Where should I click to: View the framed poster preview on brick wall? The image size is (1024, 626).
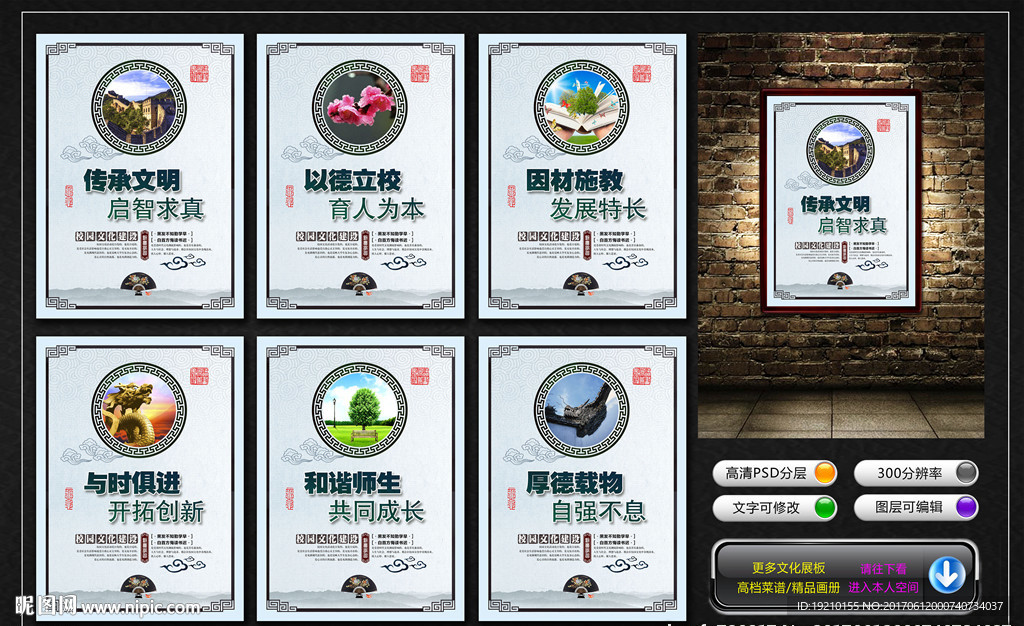(x=840, y=200)
